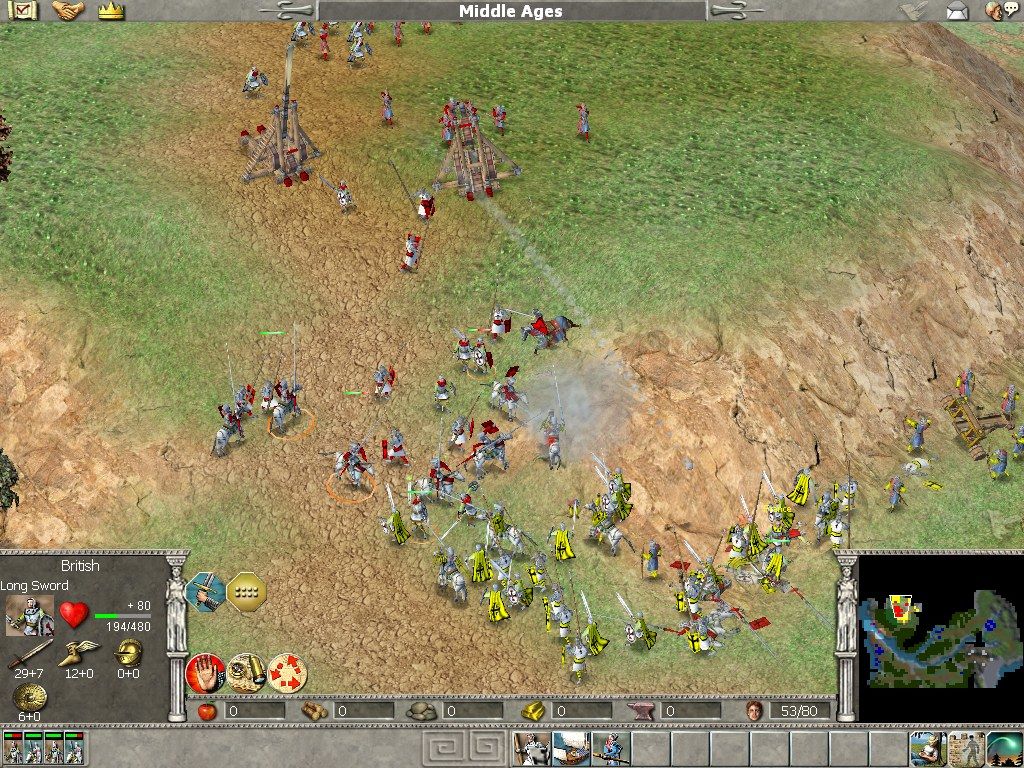
Task: Click the spearman icon in bottom bar
Action: [609, 748]
